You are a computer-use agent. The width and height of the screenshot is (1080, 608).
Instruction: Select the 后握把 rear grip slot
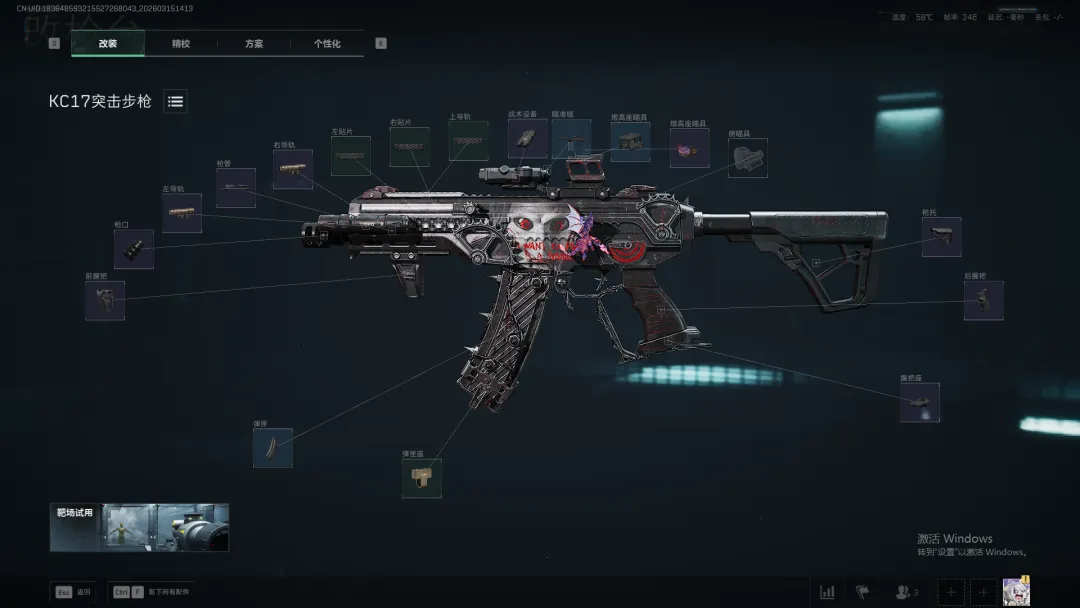(983, 300)
